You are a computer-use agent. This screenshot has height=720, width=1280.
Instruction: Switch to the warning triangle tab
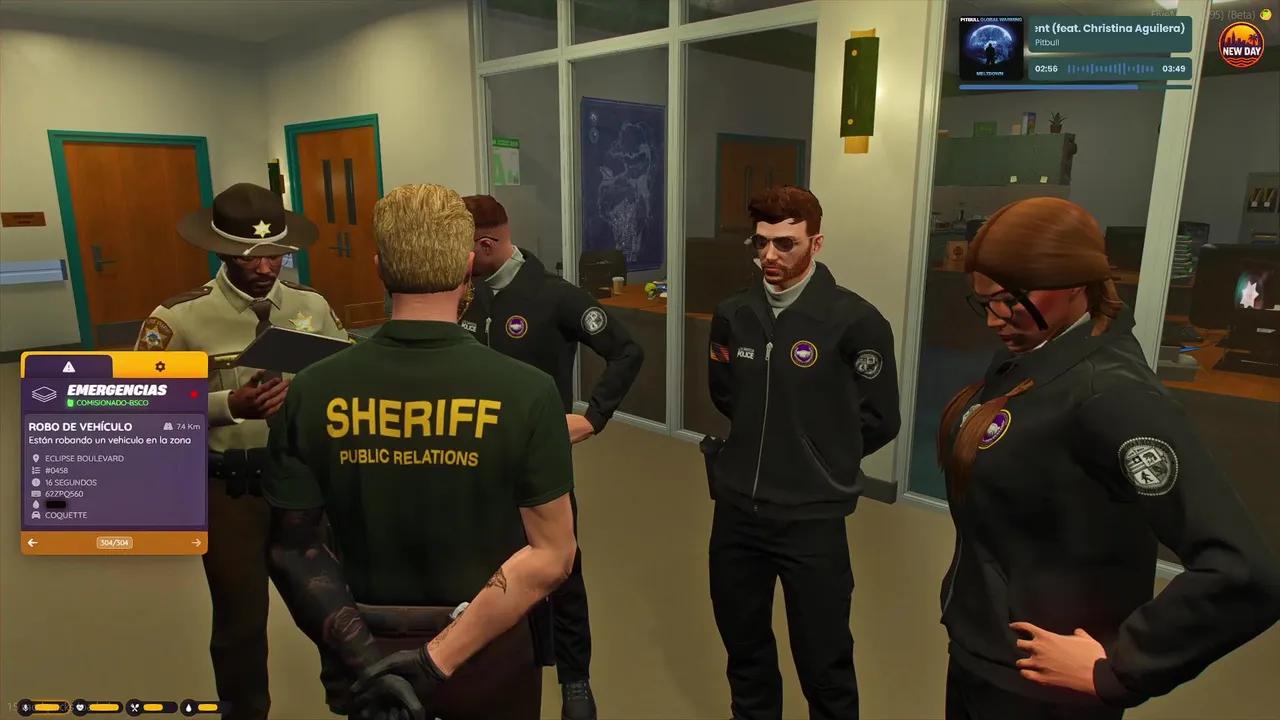(69, 365)
